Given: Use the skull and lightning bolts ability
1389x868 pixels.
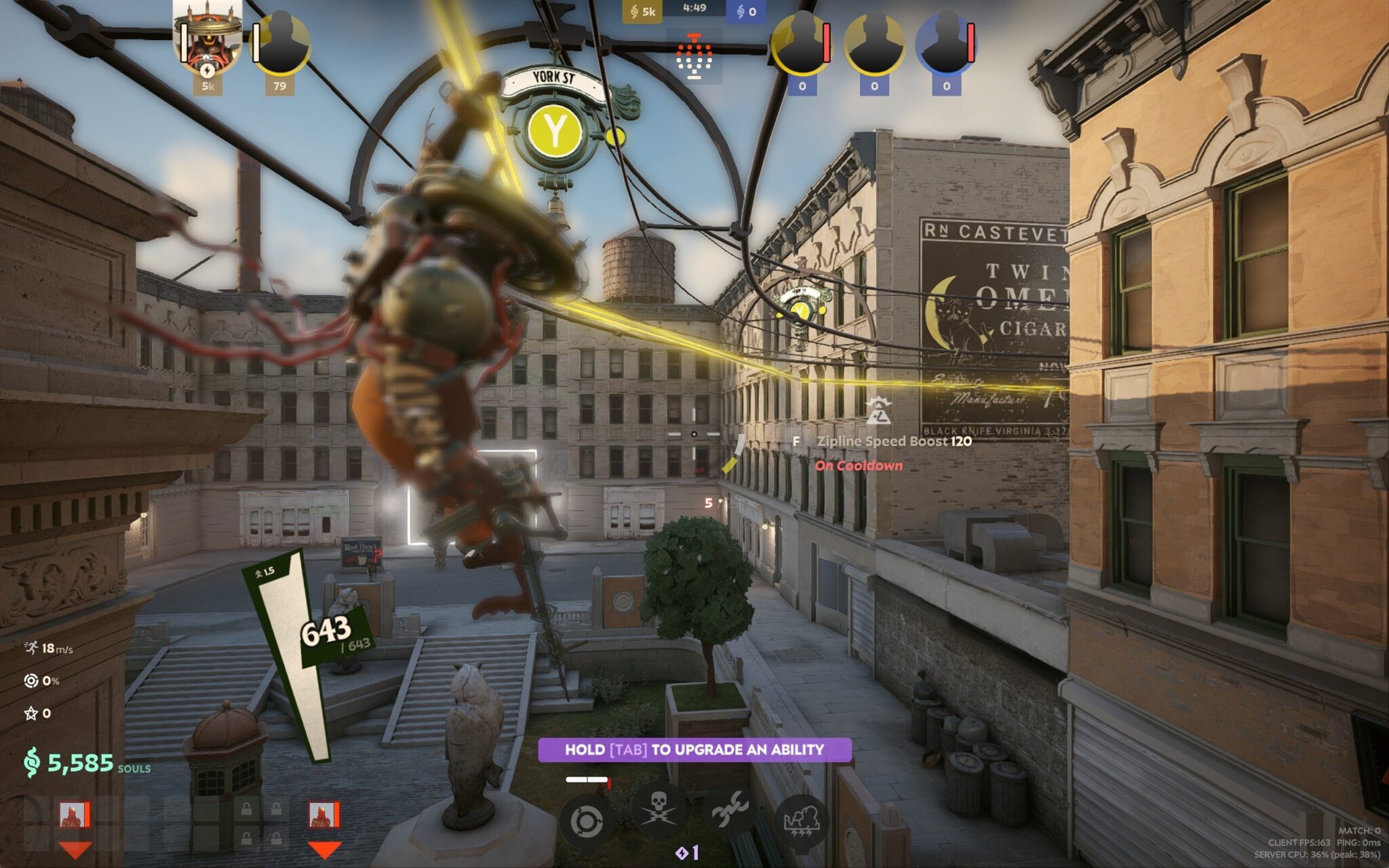Looking at the screenshot, I should (657, 811).
